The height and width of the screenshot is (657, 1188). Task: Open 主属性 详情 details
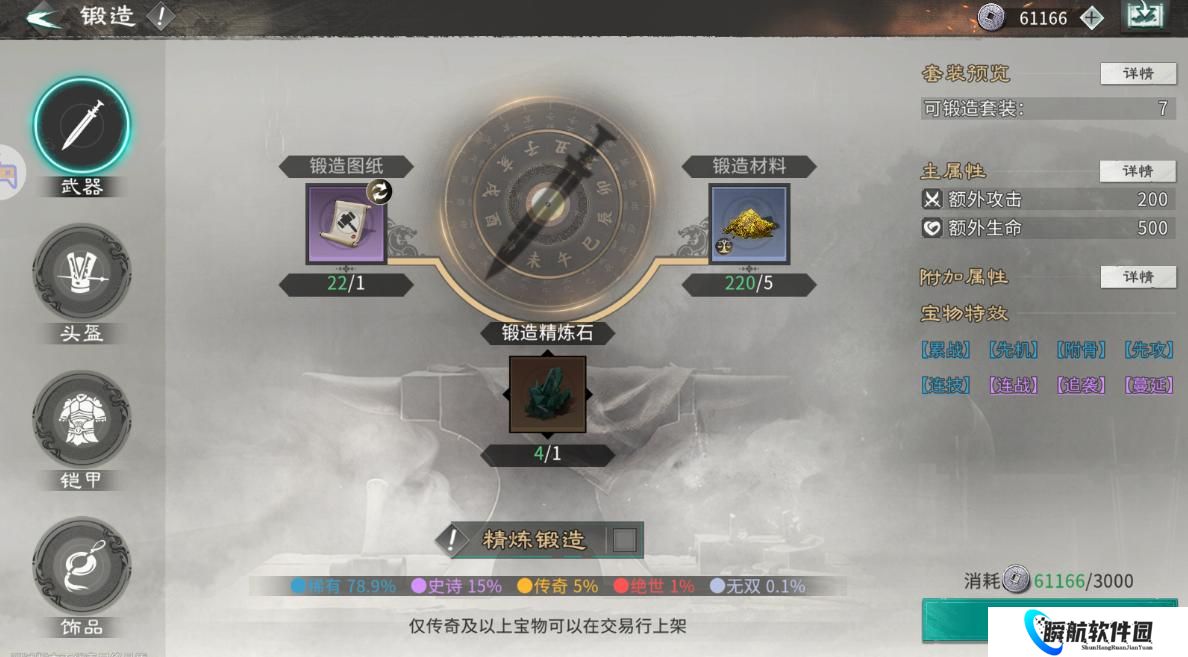(x=1138, y=172)
